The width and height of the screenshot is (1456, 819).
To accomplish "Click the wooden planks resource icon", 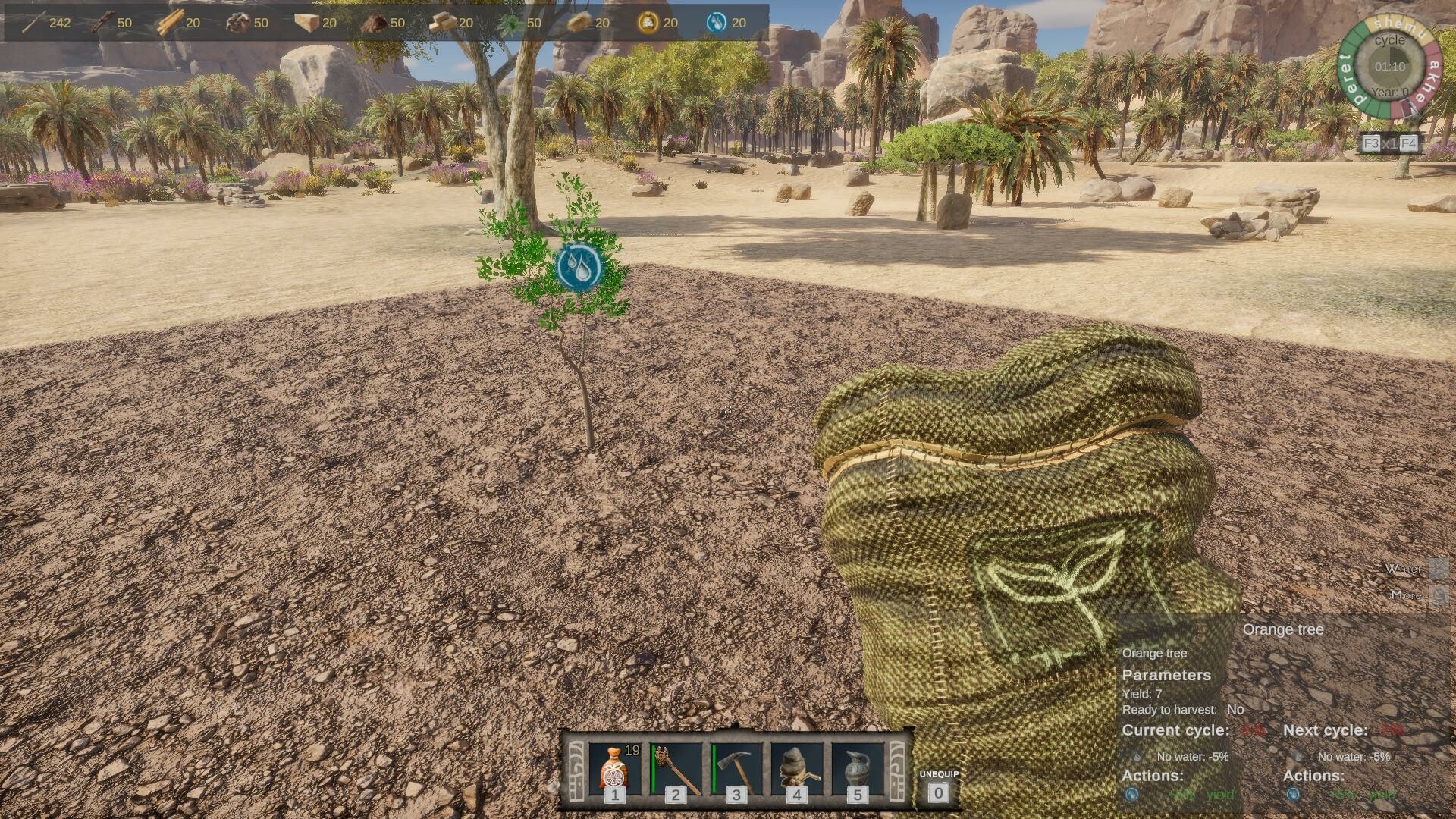I will 170,23.
